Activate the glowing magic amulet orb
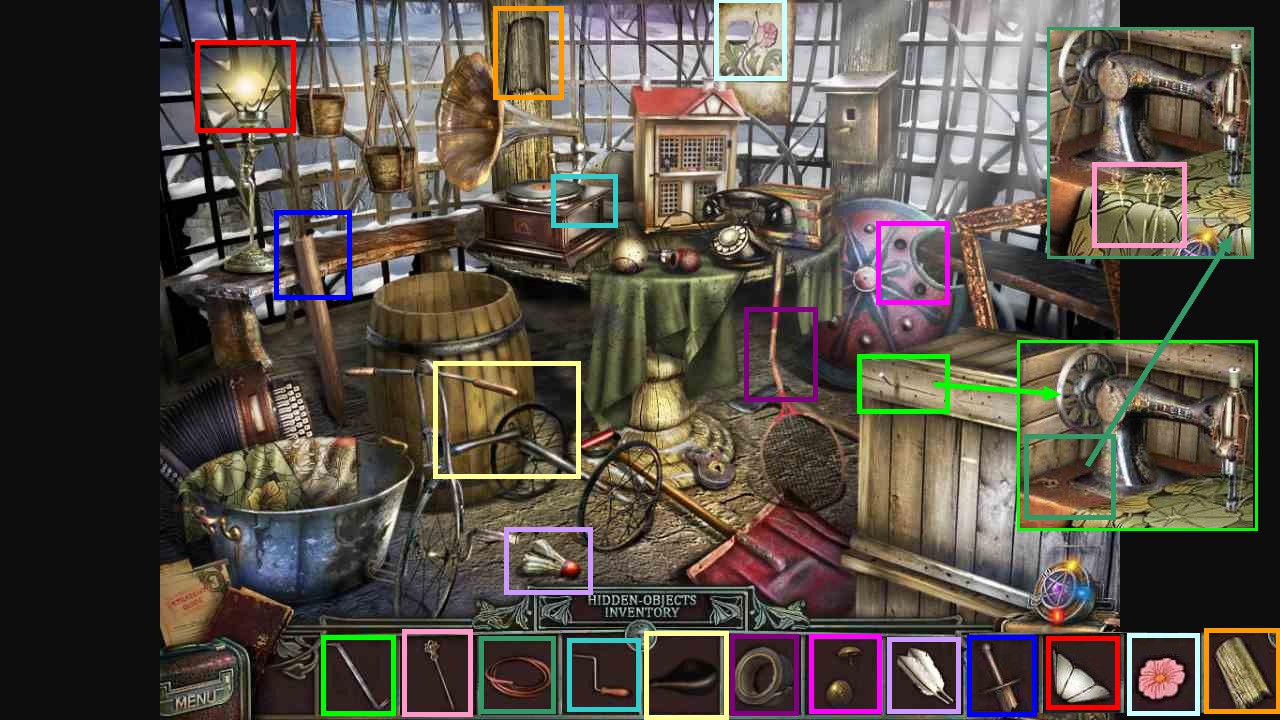 (1064, 590)
